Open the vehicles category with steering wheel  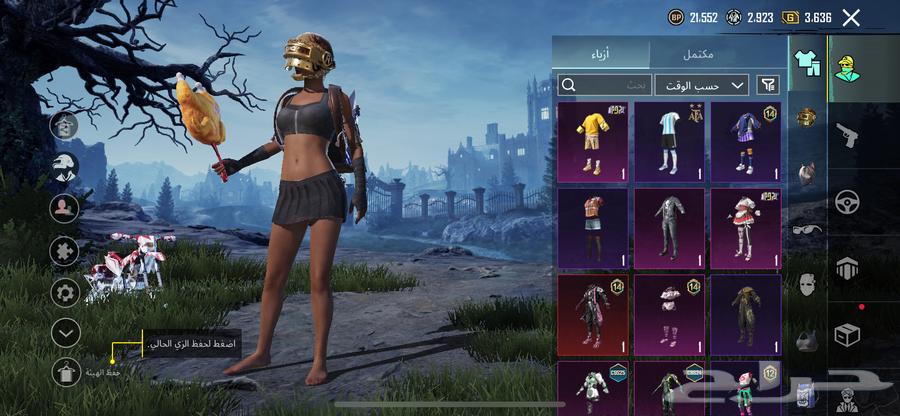(847, 201)
